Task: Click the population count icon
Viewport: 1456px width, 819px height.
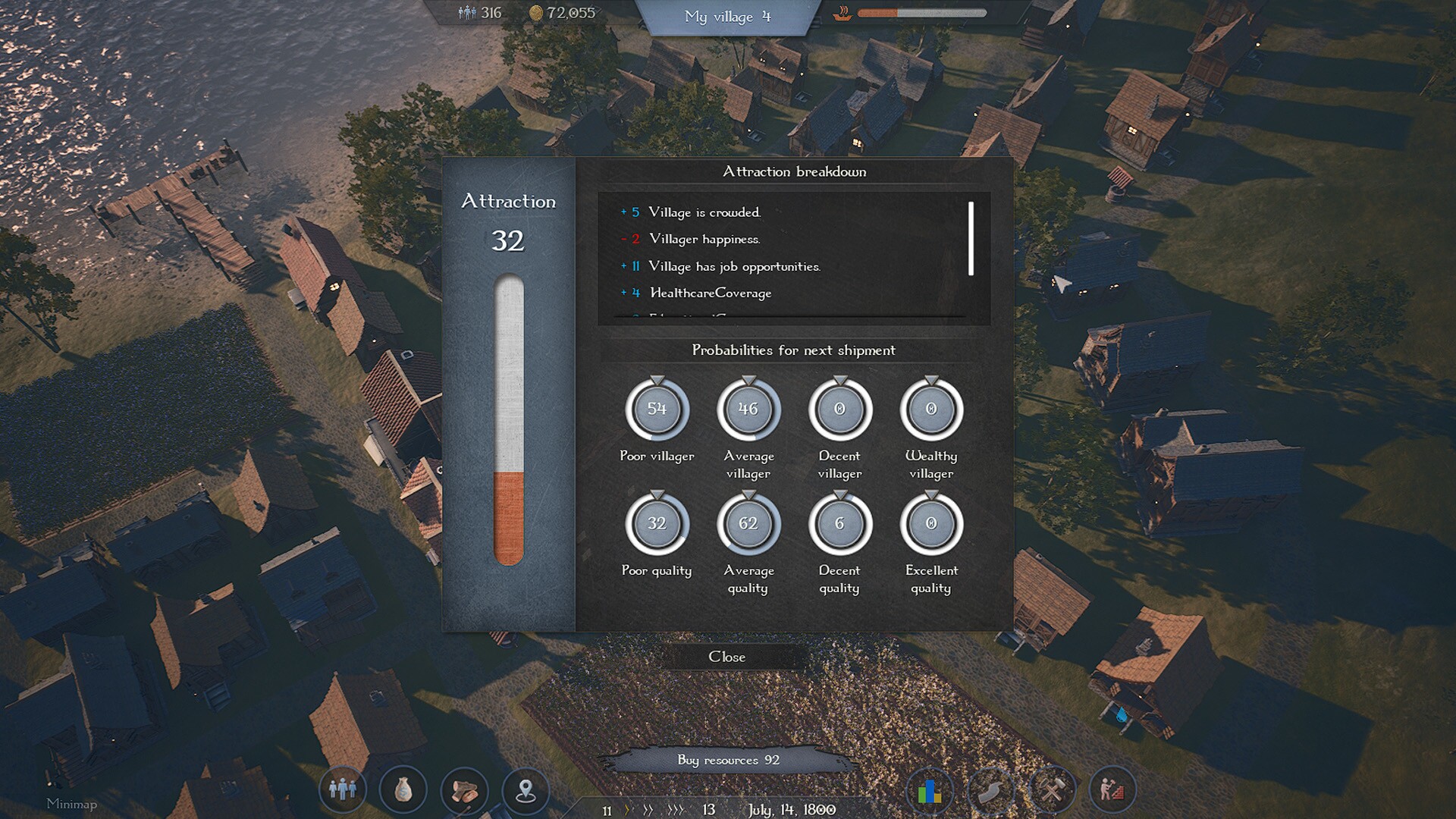Action: [x=467, y=13]
